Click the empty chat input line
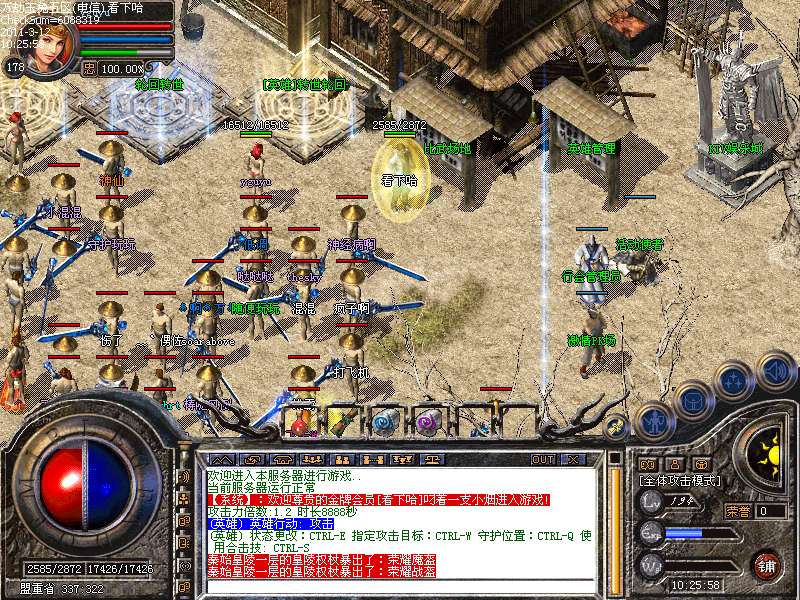The height and width of the screenshot is (600, 800). coord(400,586)
